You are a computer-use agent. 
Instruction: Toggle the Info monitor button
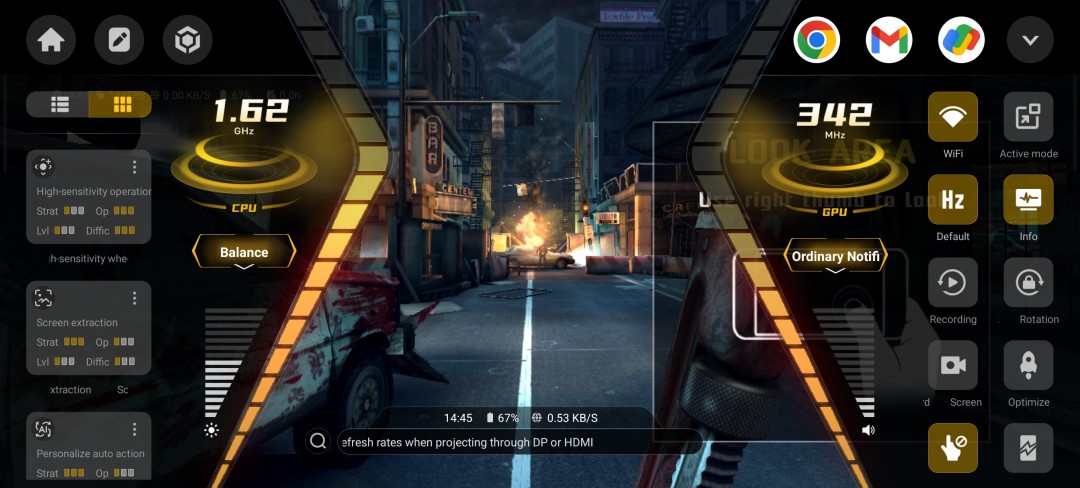click(1028, 200)
